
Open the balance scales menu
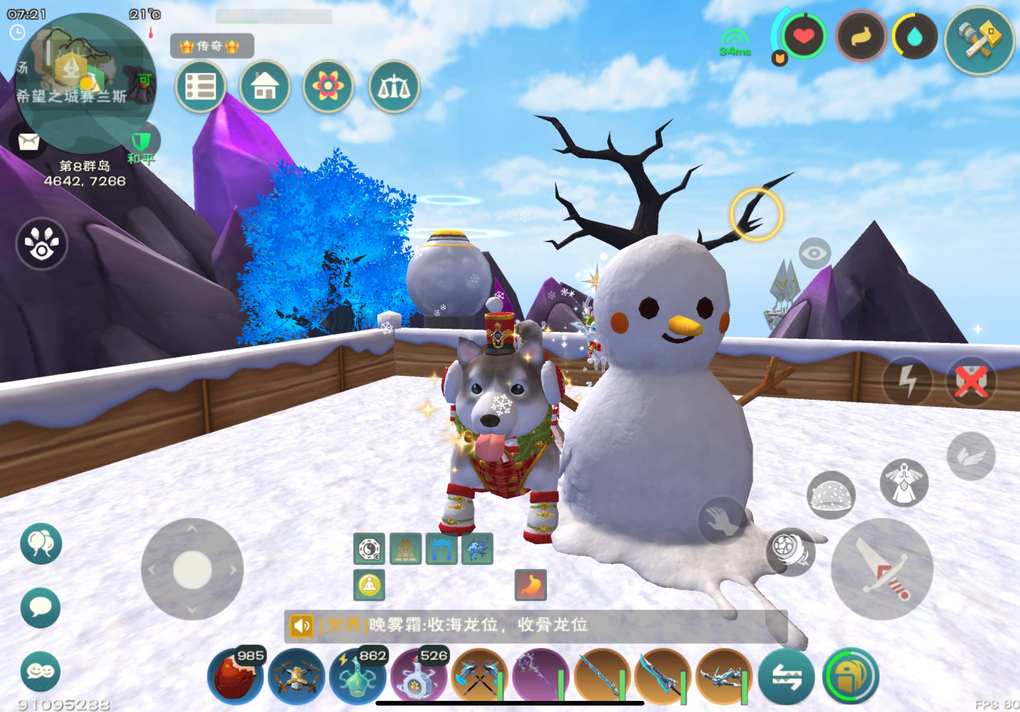(x=394, y=87)
